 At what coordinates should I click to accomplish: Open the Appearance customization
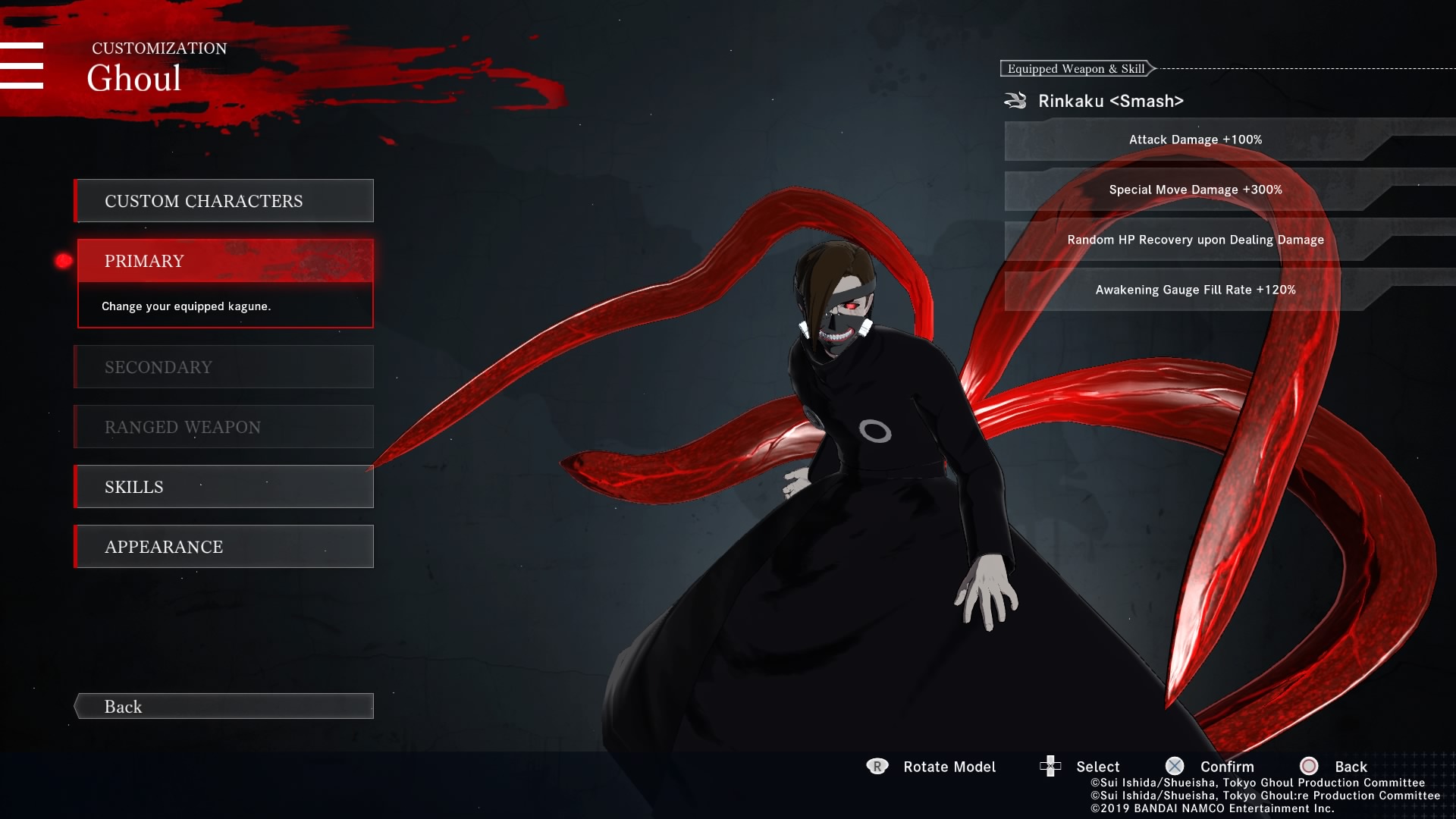coord(224,547)
